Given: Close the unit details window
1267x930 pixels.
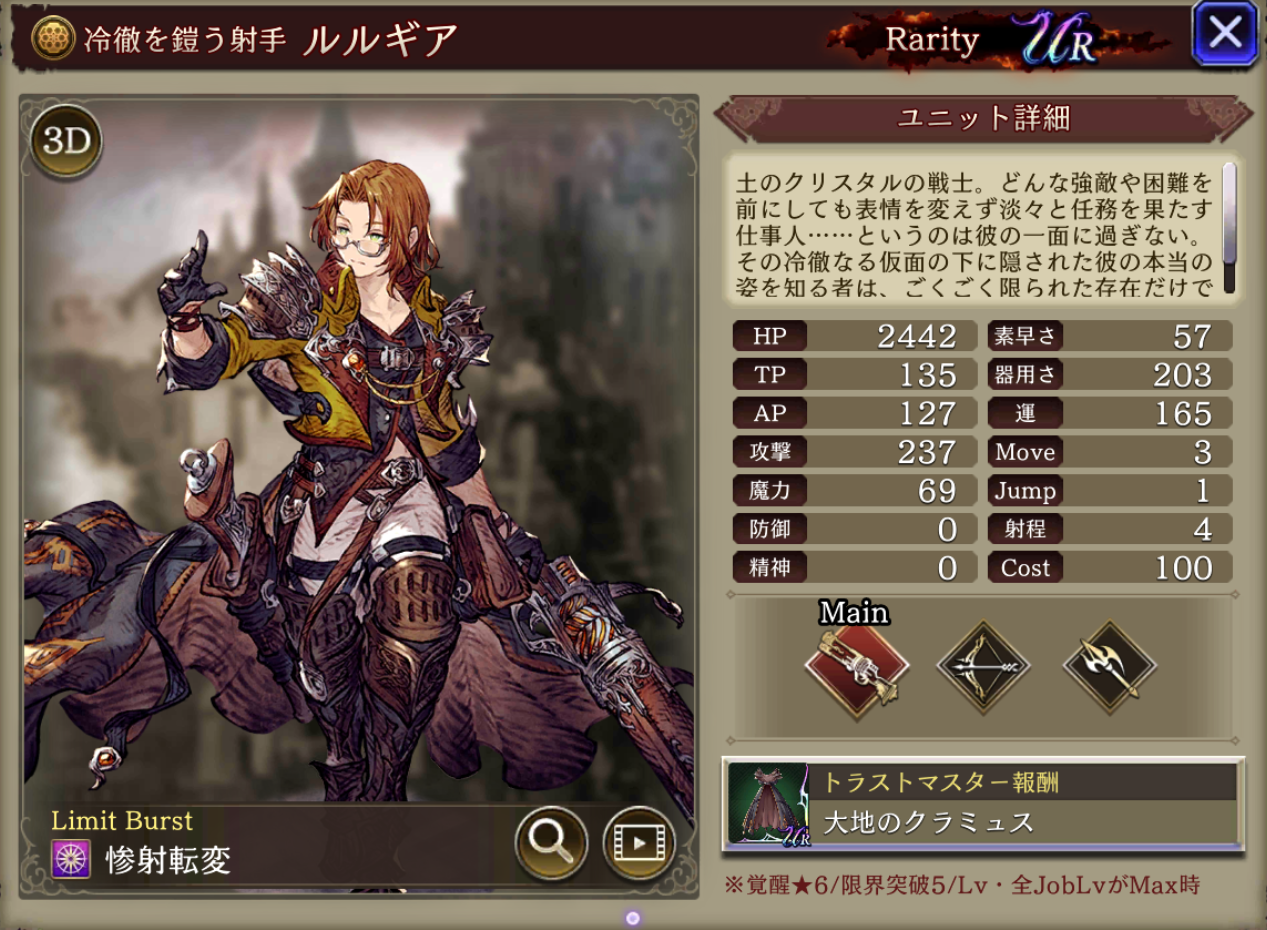Looking at the screenshot, I should pyautogui.click(x=1224, y=34).
